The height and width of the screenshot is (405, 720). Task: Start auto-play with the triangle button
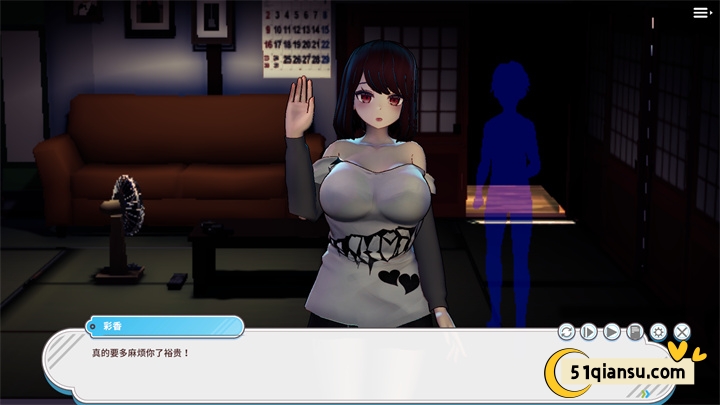pos(612,331)
